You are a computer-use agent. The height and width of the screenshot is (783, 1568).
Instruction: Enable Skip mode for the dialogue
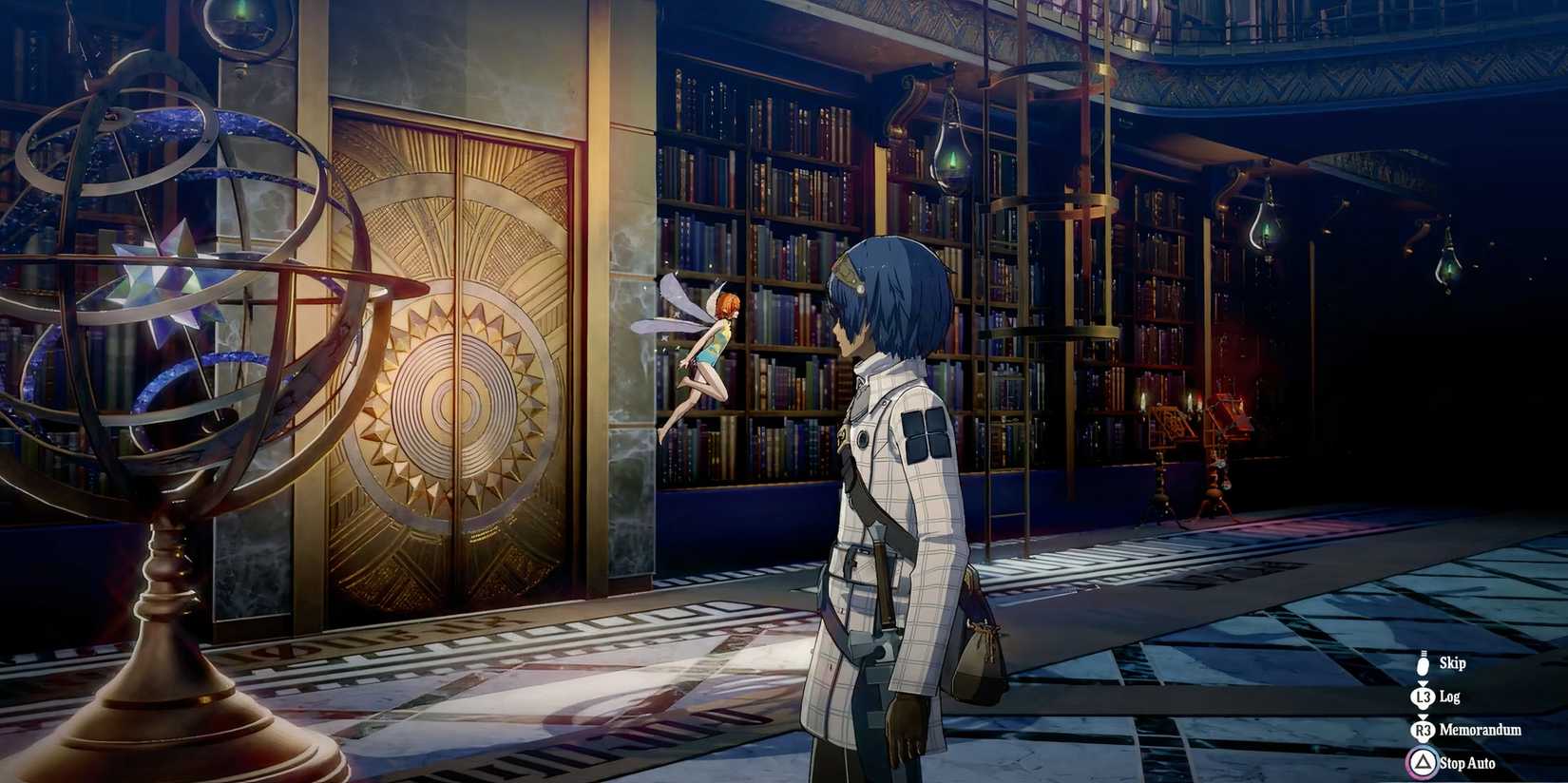click(1422, 665)
